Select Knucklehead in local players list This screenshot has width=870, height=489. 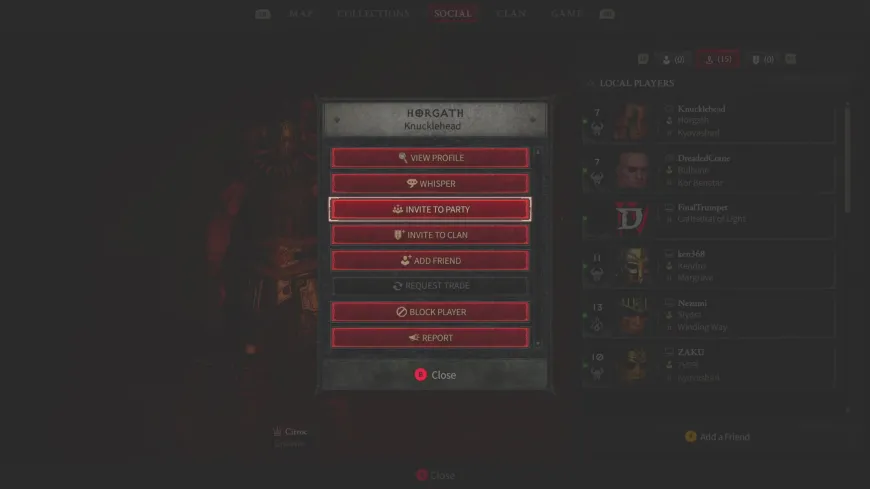pos(710,121)
